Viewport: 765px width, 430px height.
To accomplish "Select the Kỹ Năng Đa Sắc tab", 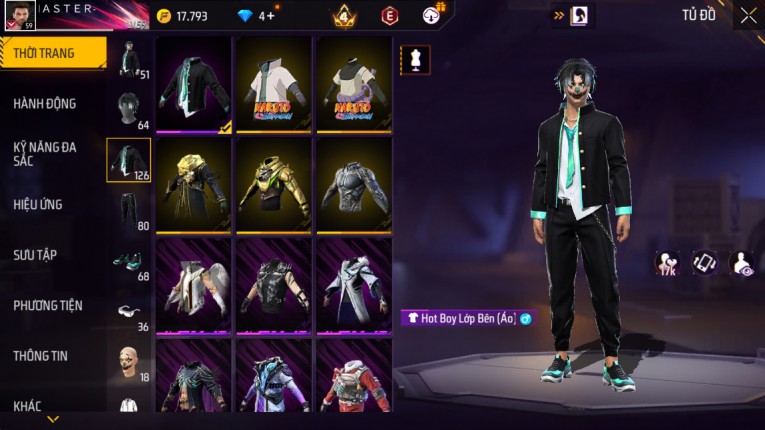I will pyautogui.click(x=45, y=153).
